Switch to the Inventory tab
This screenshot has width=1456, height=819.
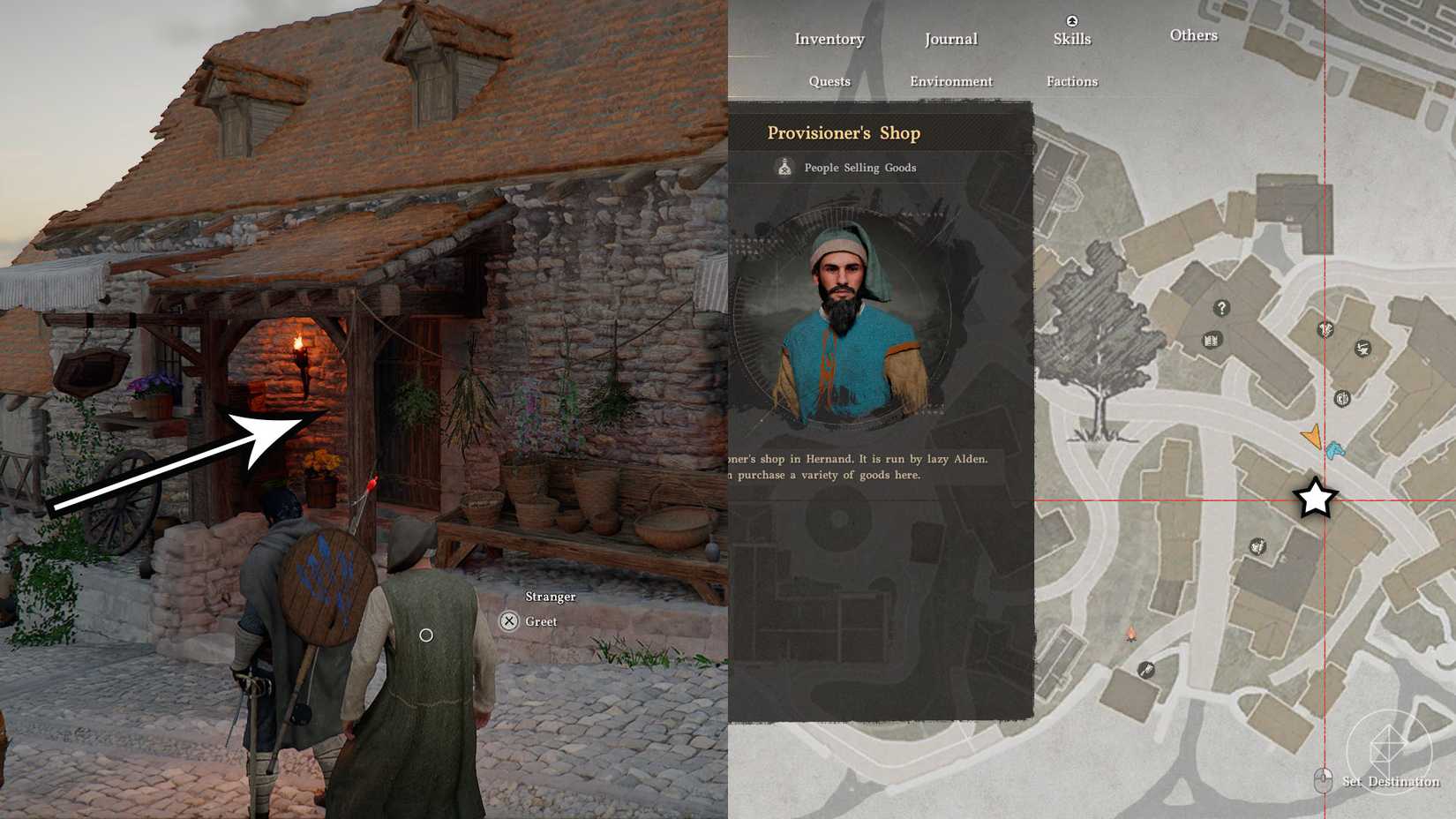[x=828, y=39]
